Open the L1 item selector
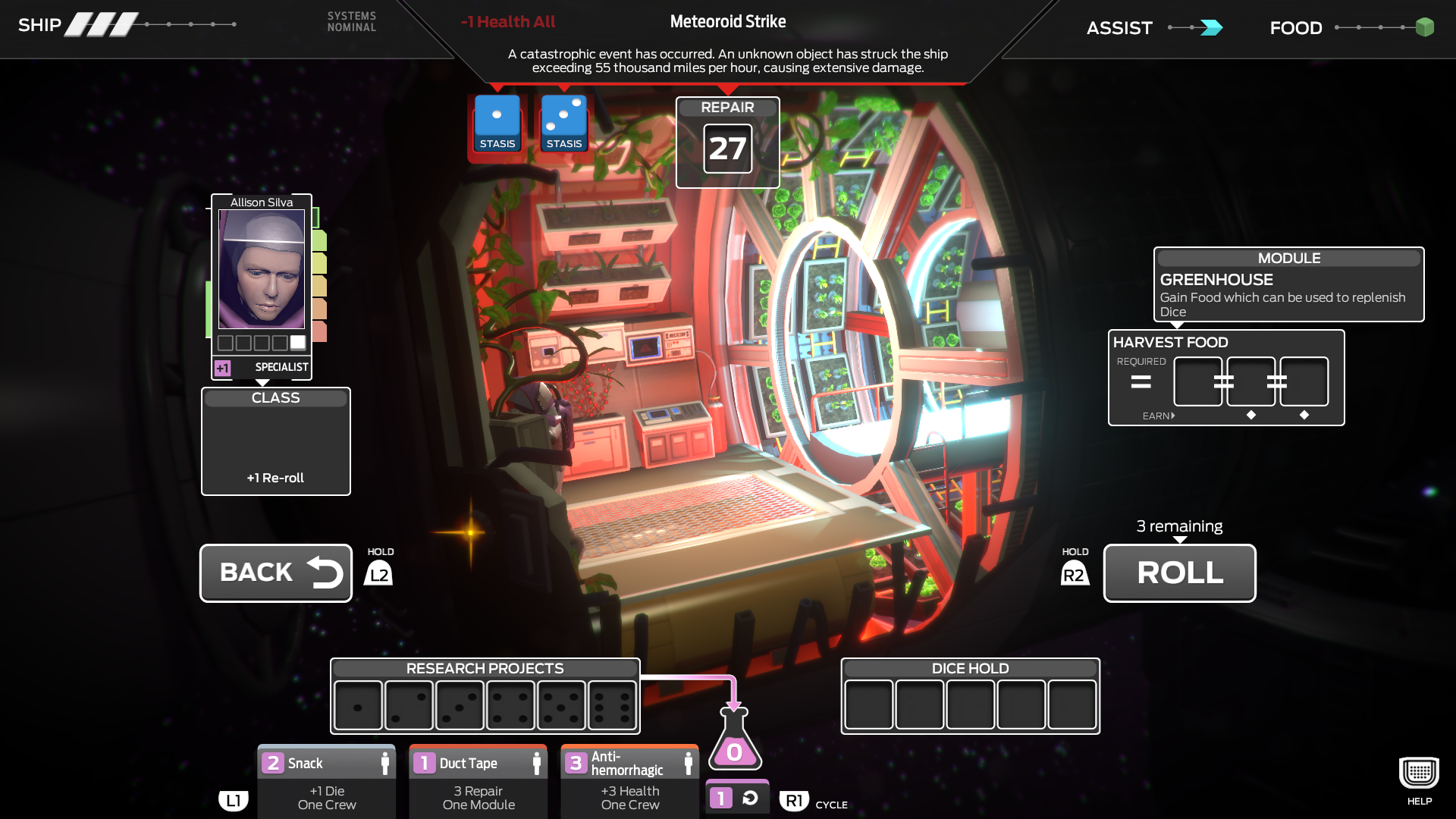The image size is (1456, 819). [x=234, y=800]
